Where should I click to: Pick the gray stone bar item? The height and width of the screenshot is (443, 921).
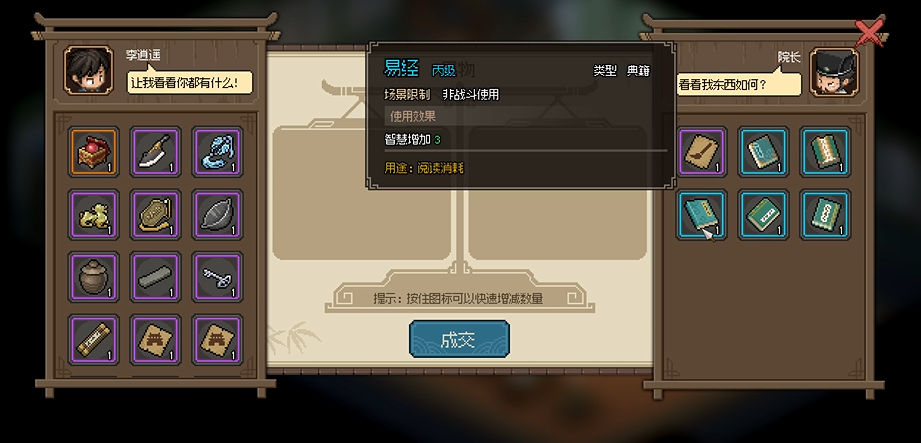(x=156, y=276)
